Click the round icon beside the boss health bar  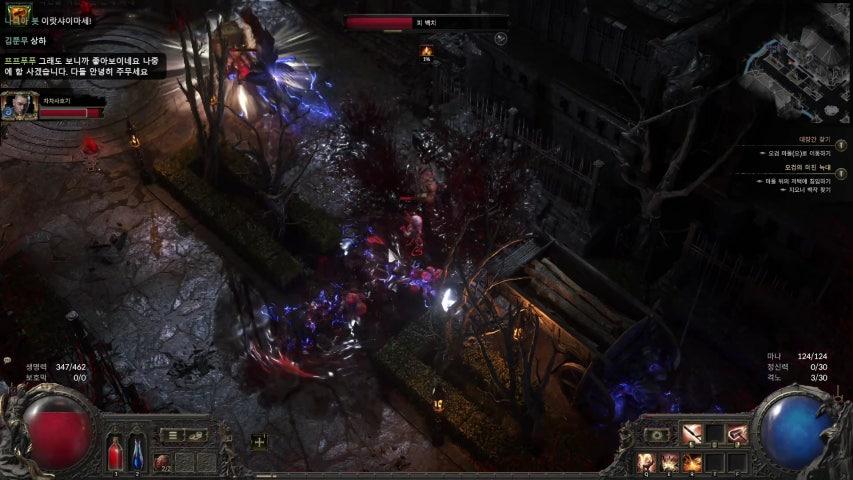(x=500, y=39)
